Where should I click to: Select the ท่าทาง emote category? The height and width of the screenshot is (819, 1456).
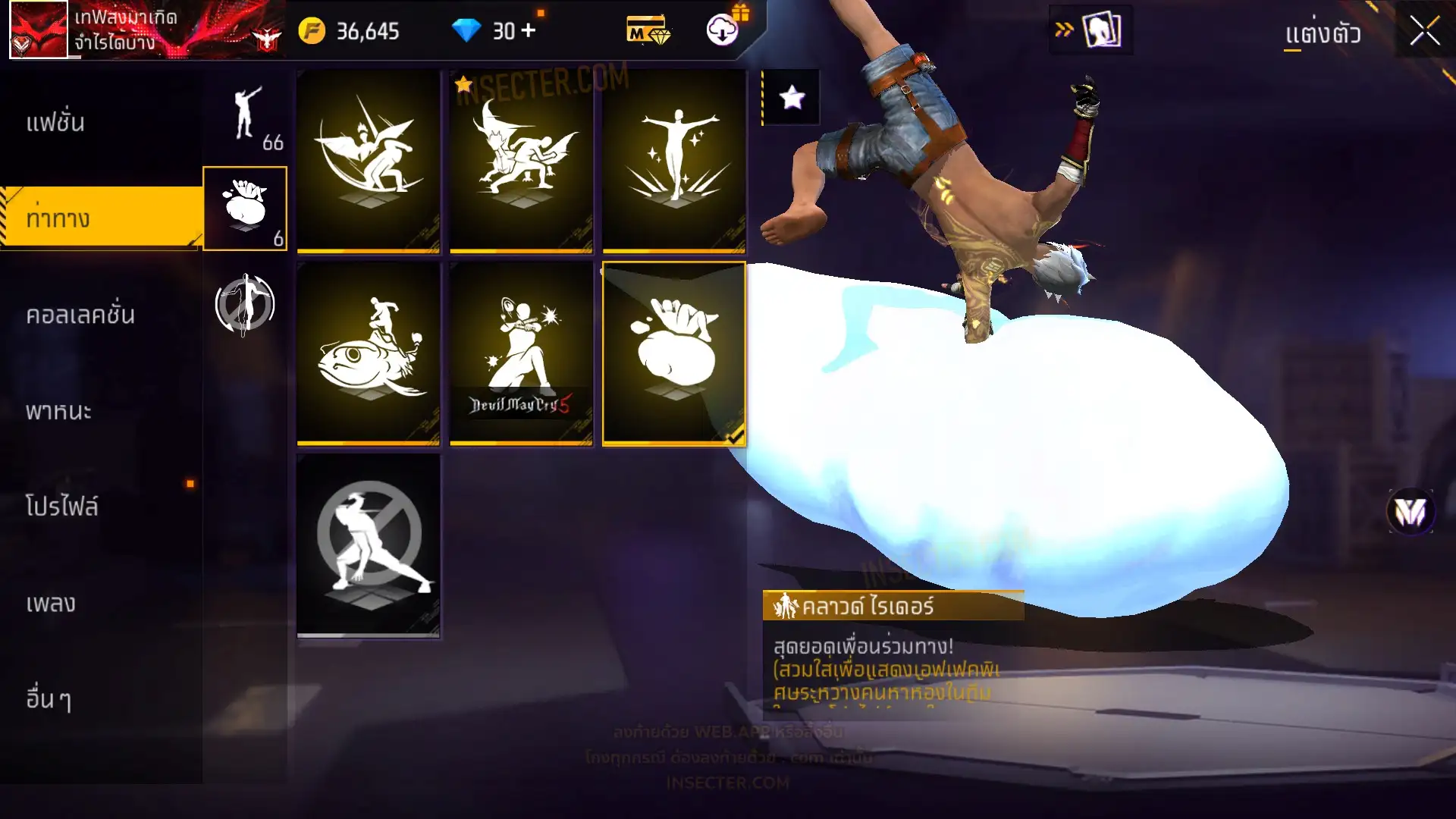[x=58, y=218]
